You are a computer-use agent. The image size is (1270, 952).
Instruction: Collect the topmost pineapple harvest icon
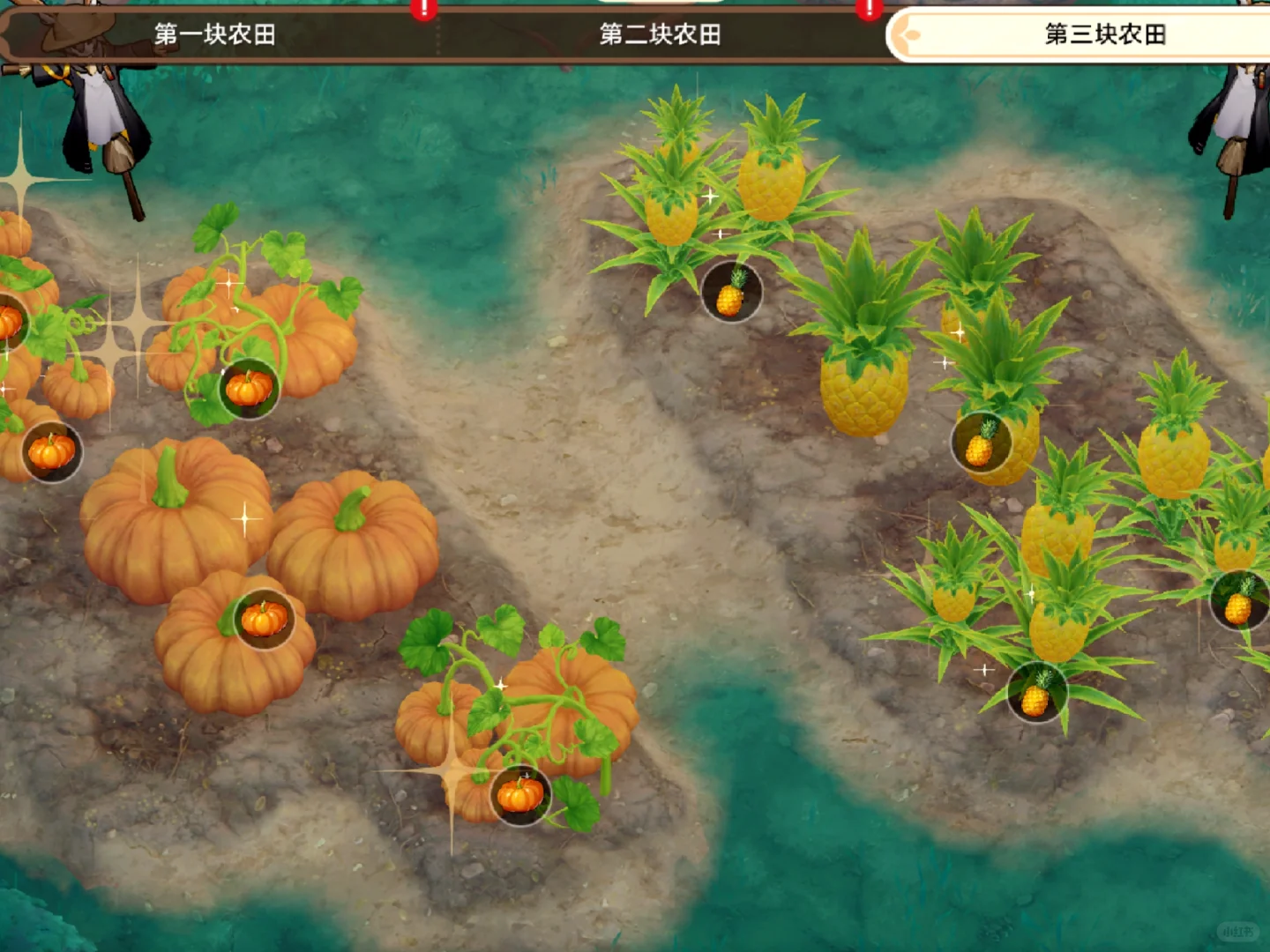pyautogui.click(x=730, y=293)
